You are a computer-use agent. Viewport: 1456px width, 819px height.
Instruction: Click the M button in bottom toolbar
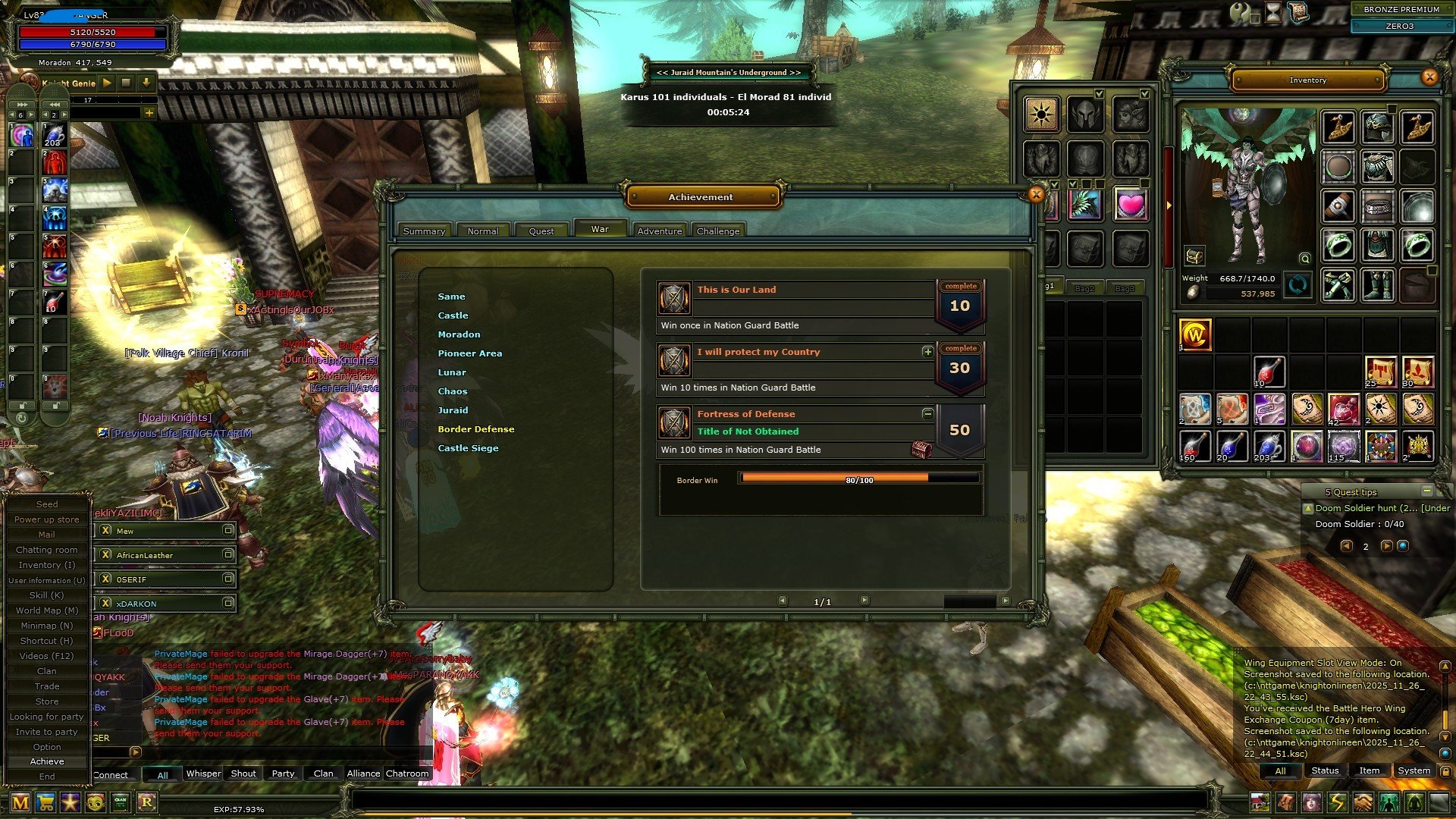[20, 802]
